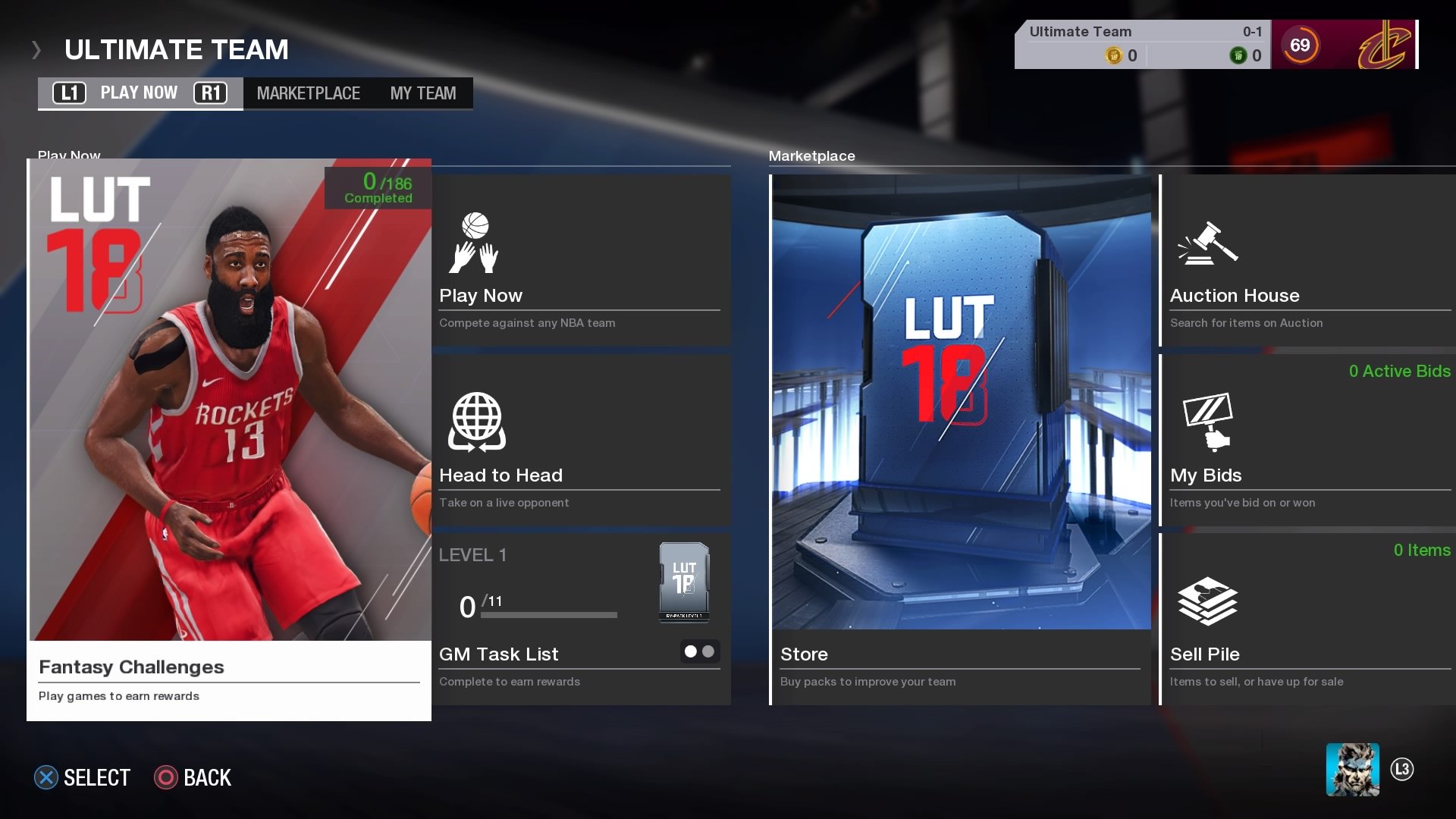The image size is (1456, 819).
Task: Open the My Team tab
Action: [422, 93]
